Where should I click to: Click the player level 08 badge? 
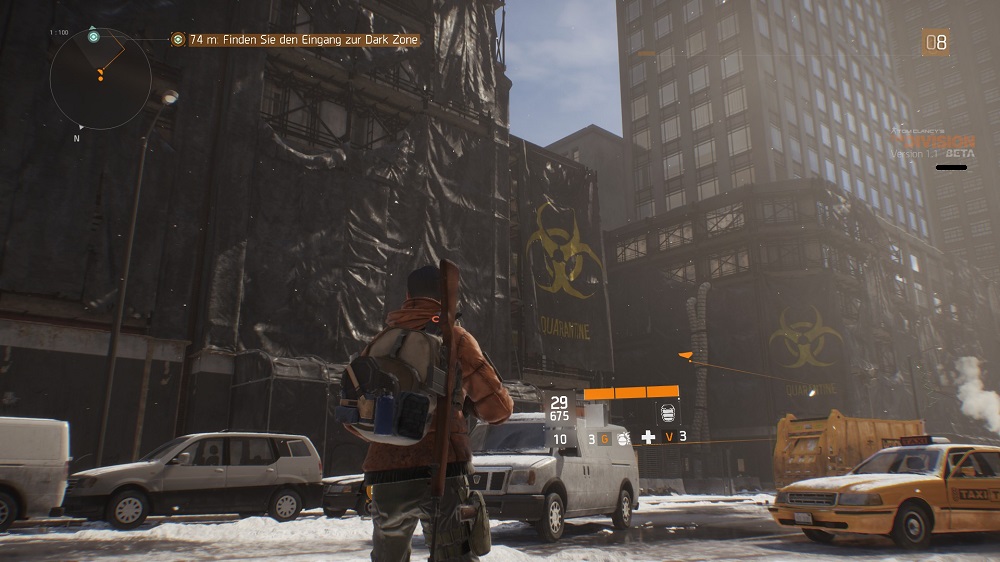click(935, 42)
